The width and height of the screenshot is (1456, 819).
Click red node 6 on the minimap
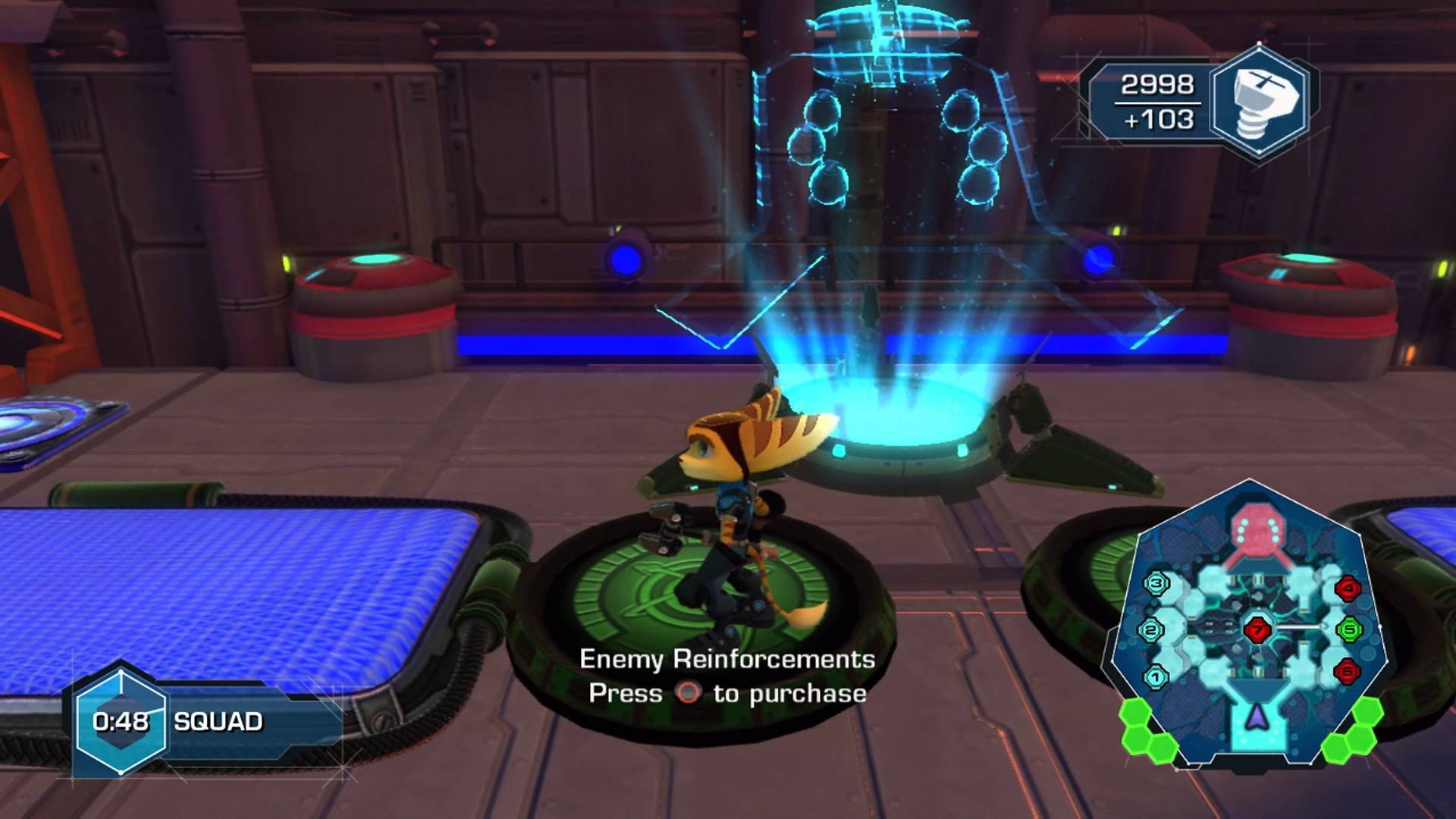[x=1347, y=670]
